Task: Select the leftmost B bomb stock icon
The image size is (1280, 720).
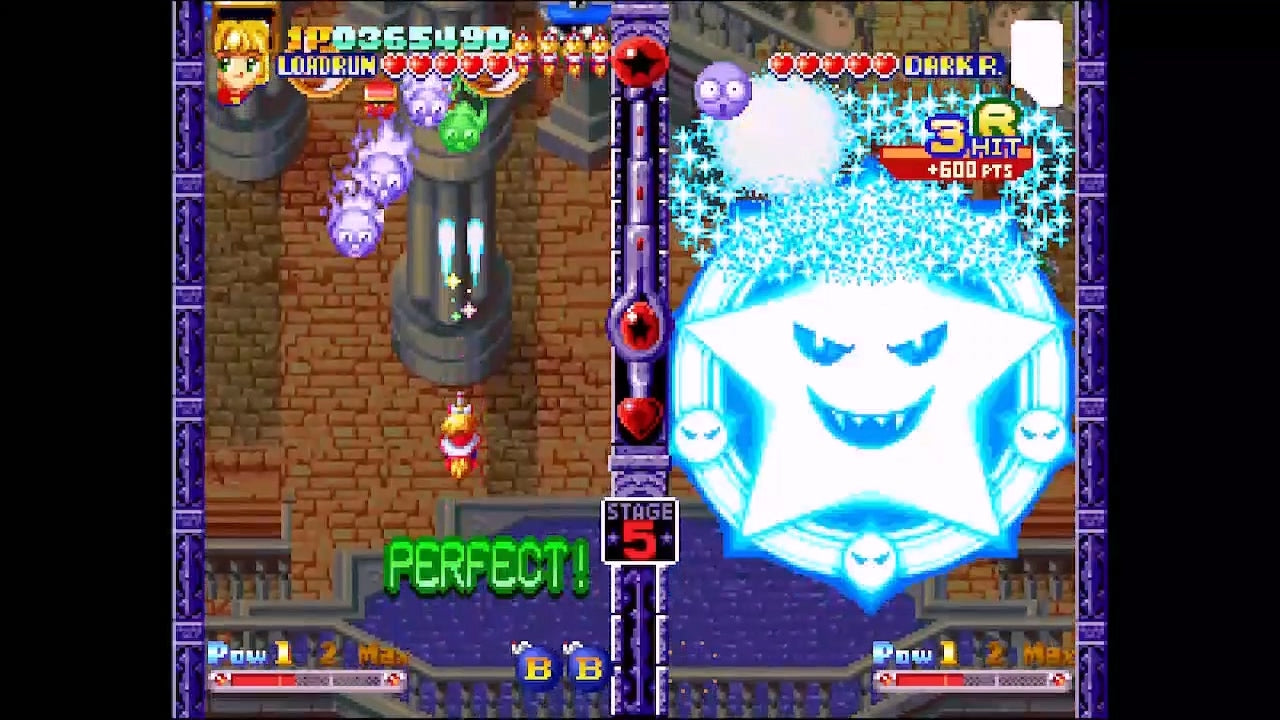Action: pos(537,667)
